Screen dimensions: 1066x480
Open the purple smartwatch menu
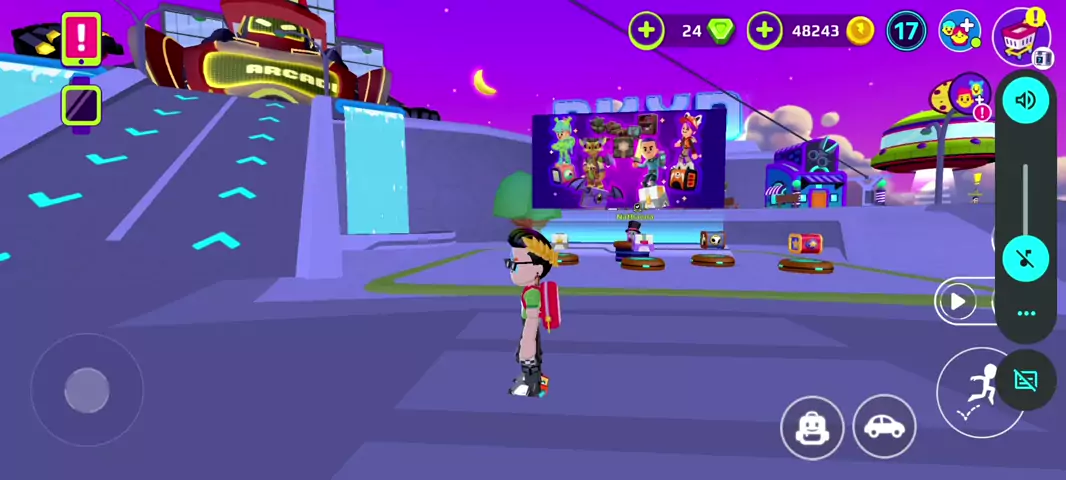coord(81,105)
